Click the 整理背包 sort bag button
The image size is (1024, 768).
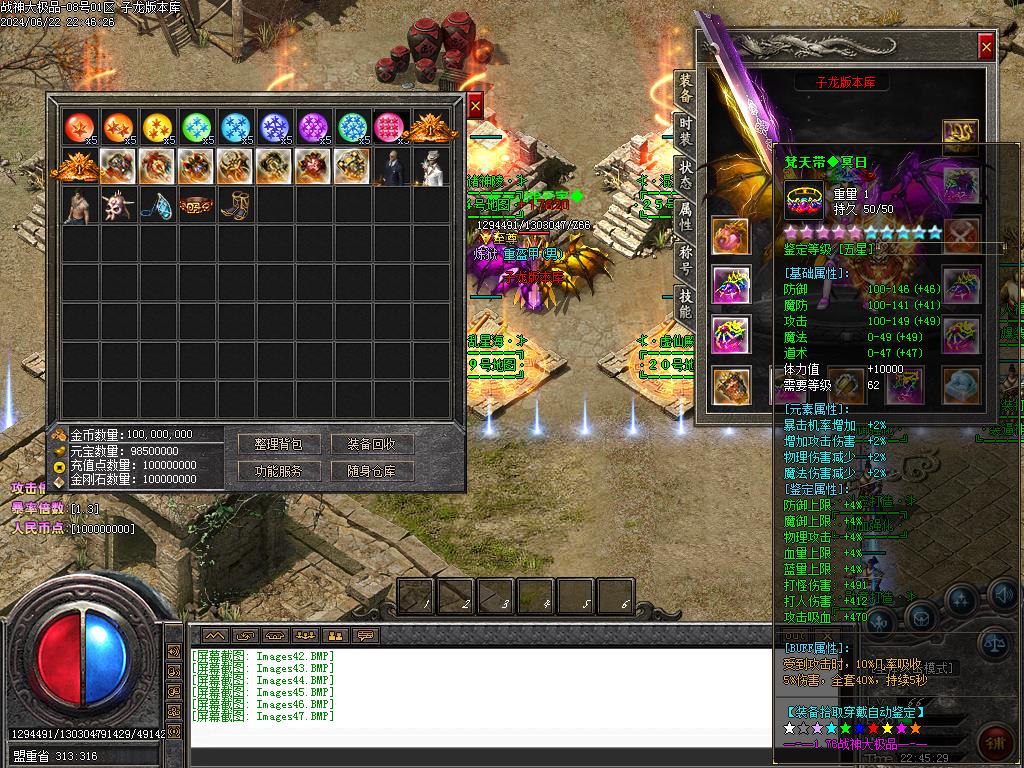coord(278,444)
